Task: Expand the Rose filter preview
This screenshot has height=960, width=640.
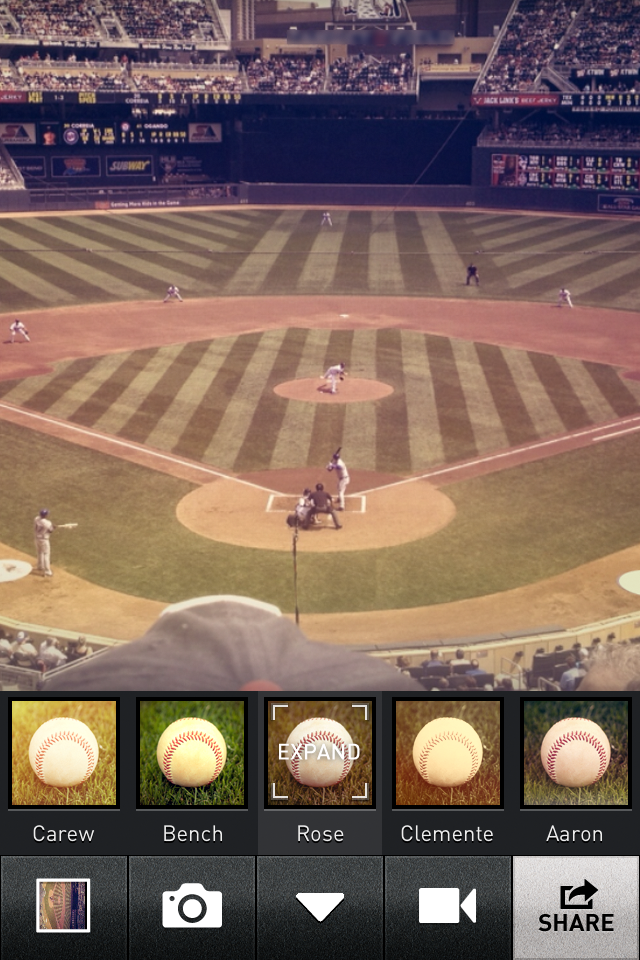Action: click(x=320, y=753)
